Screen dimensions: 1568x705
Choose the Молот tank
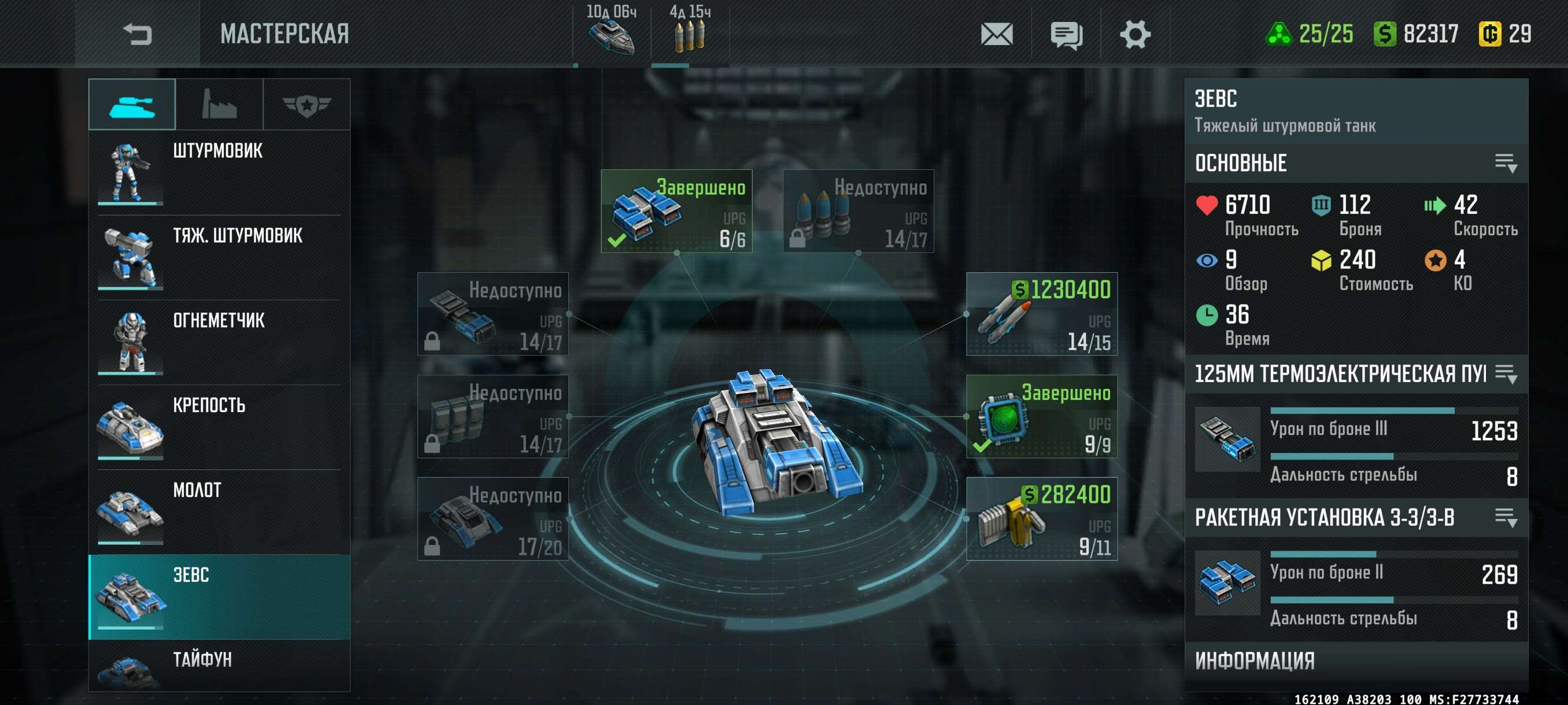219,511
